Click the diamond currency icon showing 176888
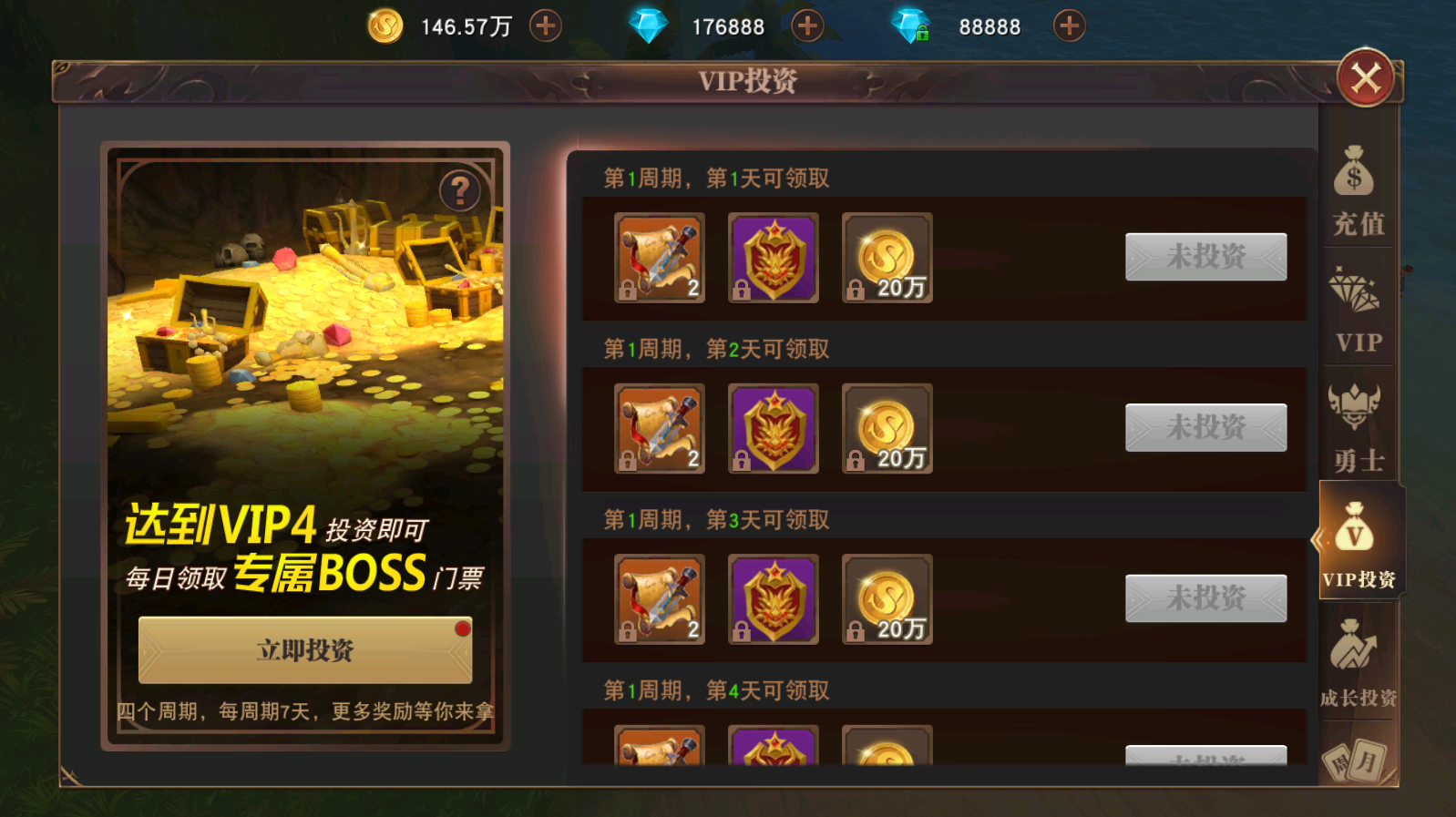The width and height of the screenshot is (1456, 817). 649,26
